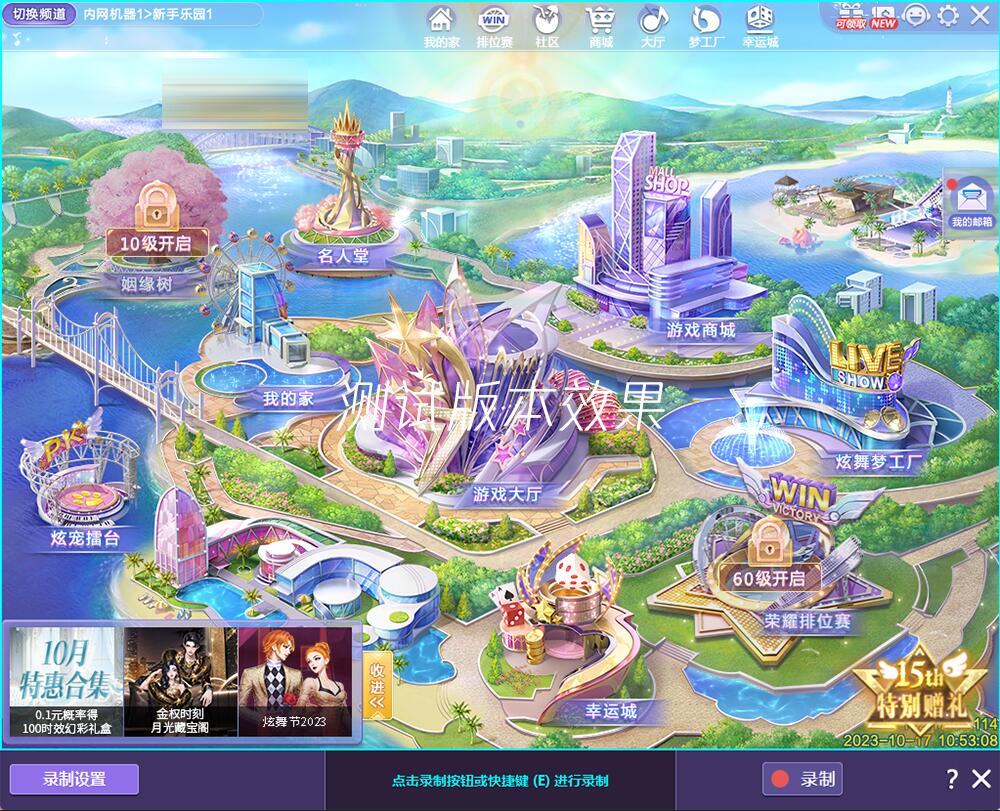1000x811 pixels.
Task: Enter the 大厅 lobby from top bar
Action: pyautogui.click(x=652, y=25)
